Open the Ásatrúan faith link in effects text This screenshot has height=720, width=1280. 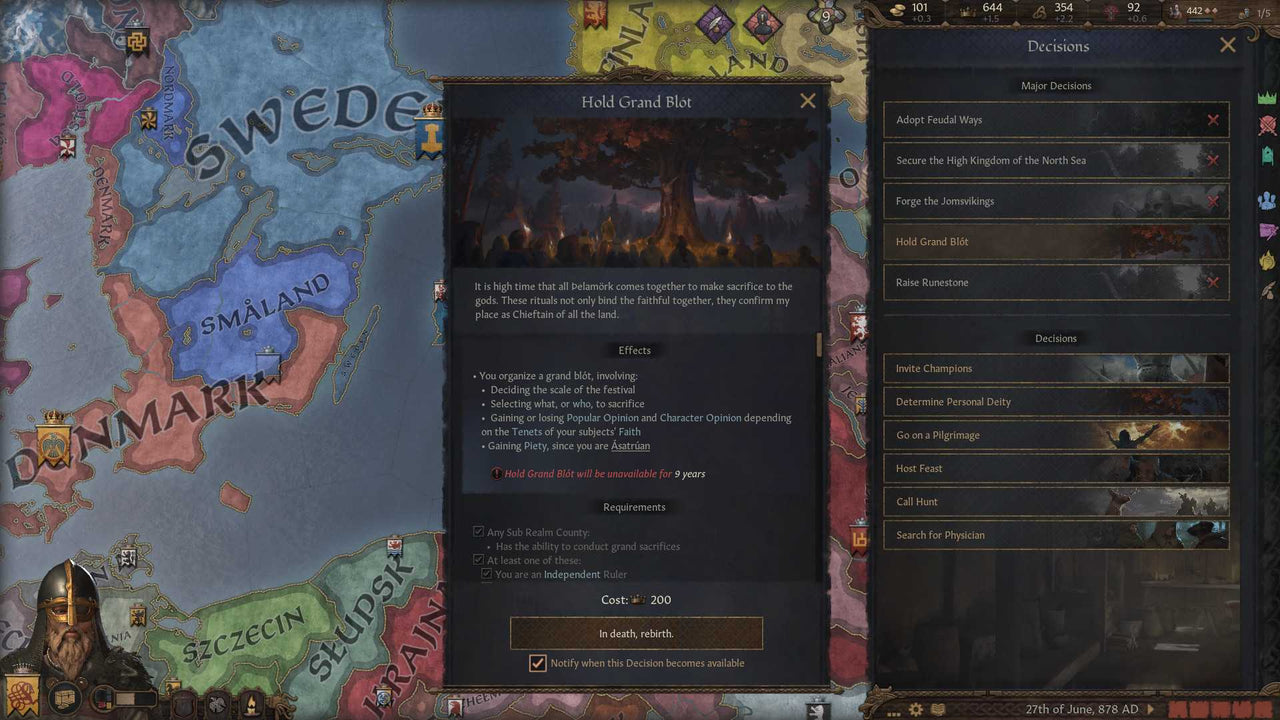[630, 446]
